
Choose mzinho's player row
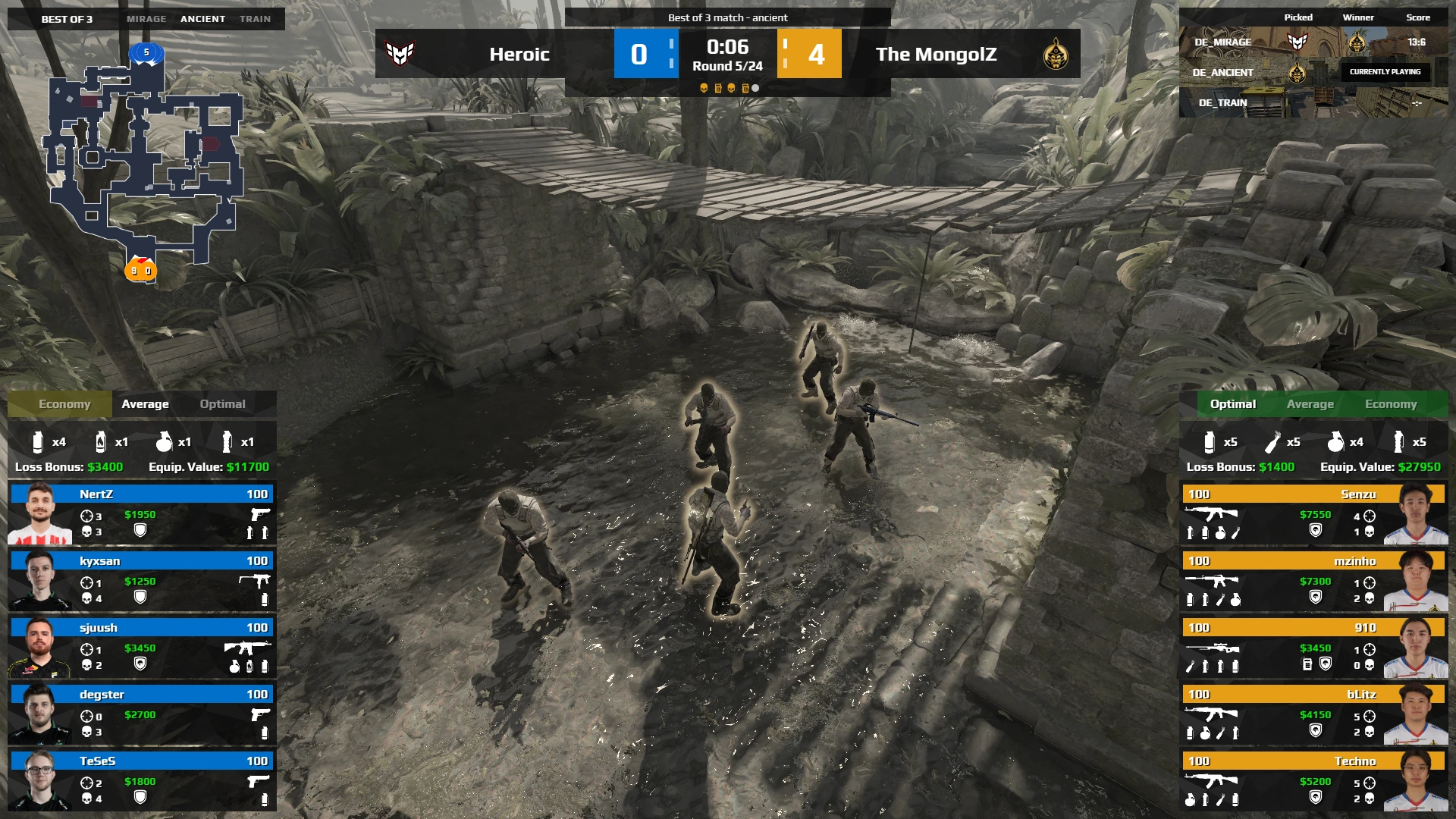click(x=1313, y=580)
